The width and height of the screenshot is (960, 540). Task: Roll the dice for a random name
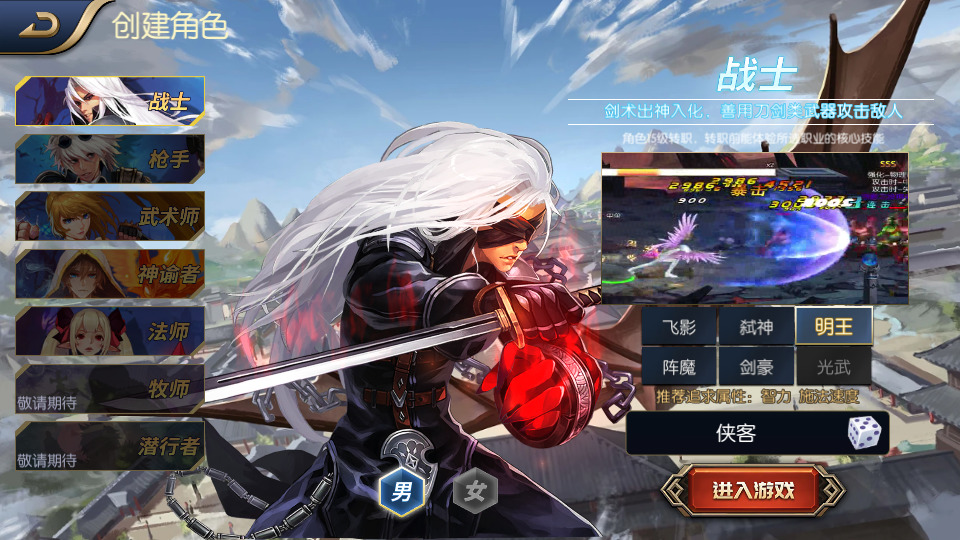point(865,433)
